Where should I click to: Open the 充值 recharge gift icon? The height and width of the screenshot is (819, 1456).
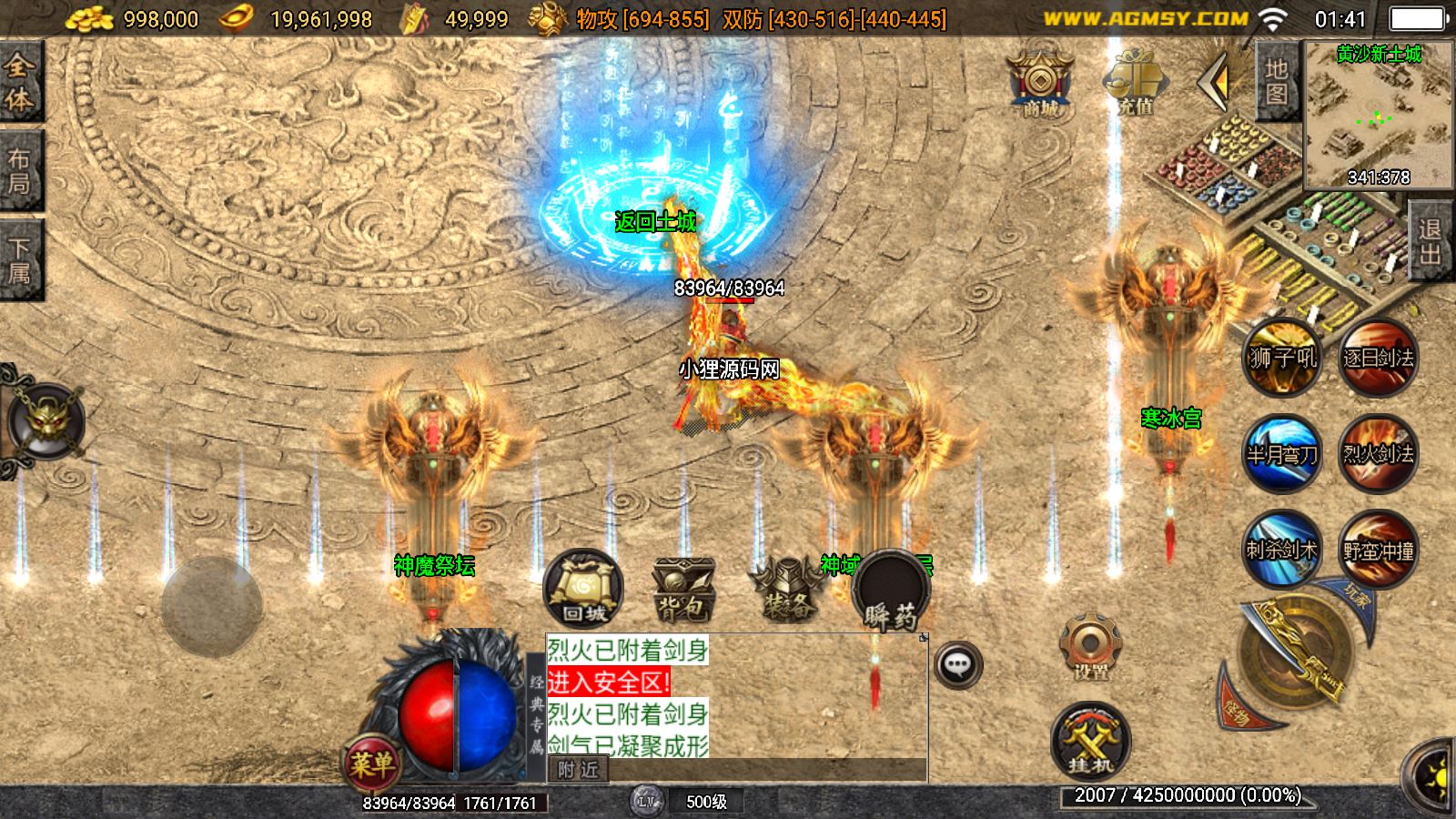coord(1134,84)
